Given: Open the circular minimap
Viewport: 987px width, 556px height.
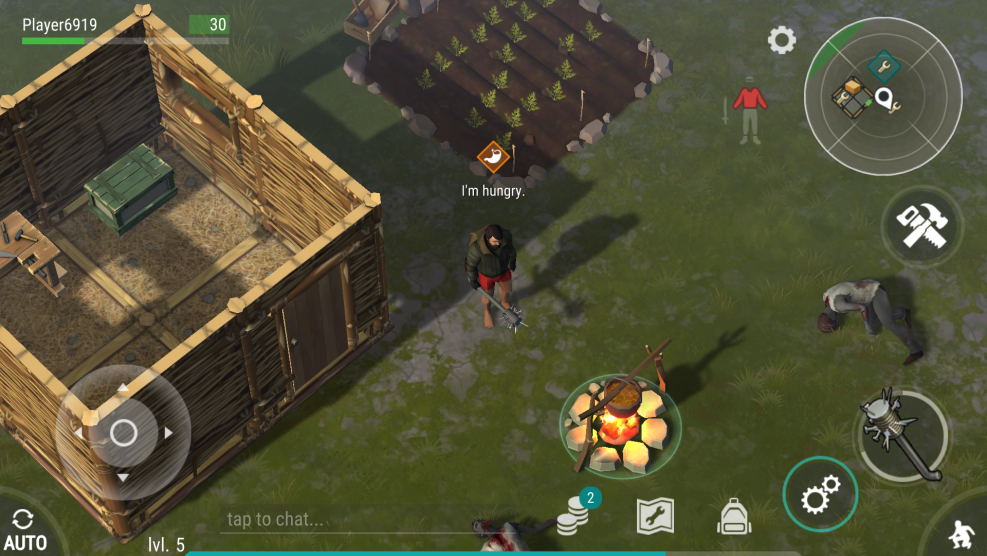Looking at the screenshot, I should pos(882,97).
